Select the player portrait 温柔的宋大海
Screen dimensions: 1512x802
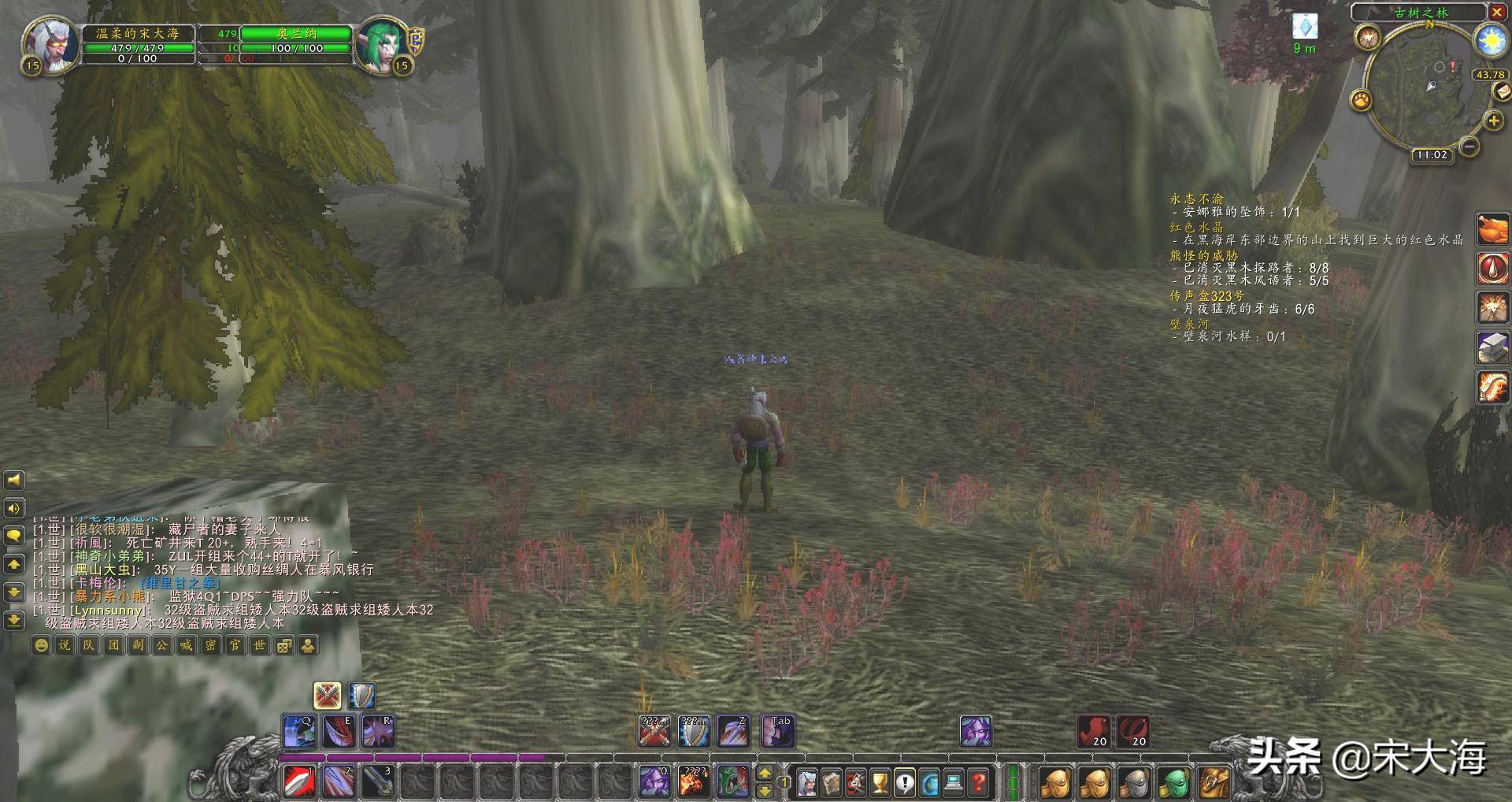49,44
